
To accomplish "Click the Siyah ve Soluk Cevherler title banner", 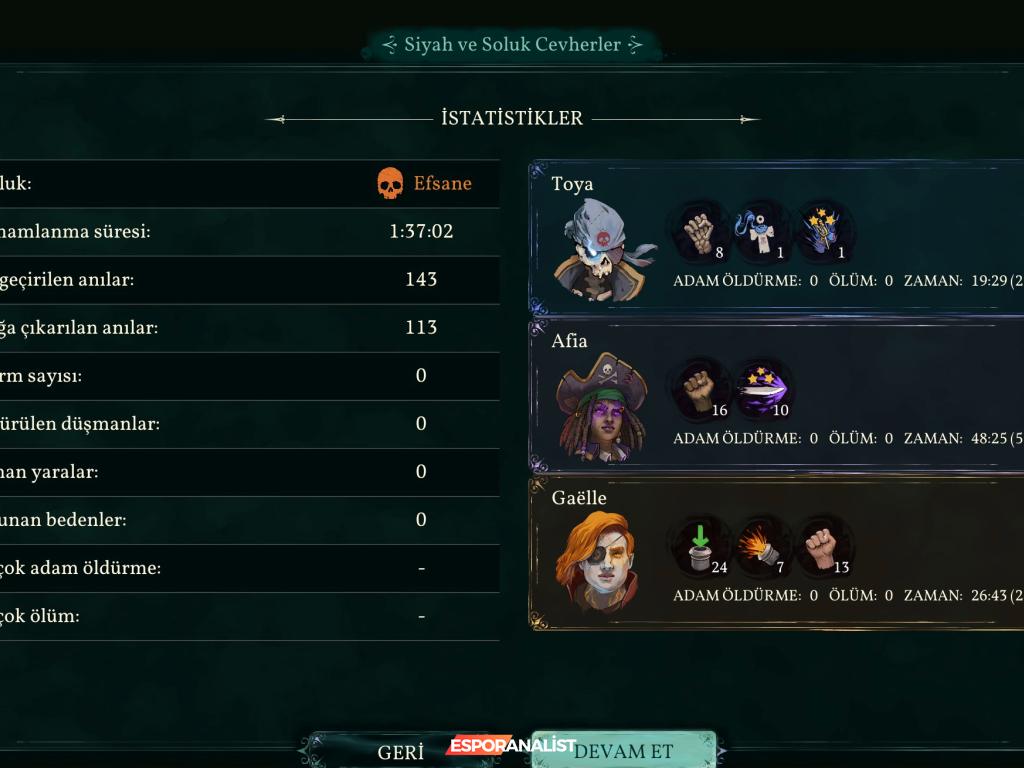I will (512, 45).
